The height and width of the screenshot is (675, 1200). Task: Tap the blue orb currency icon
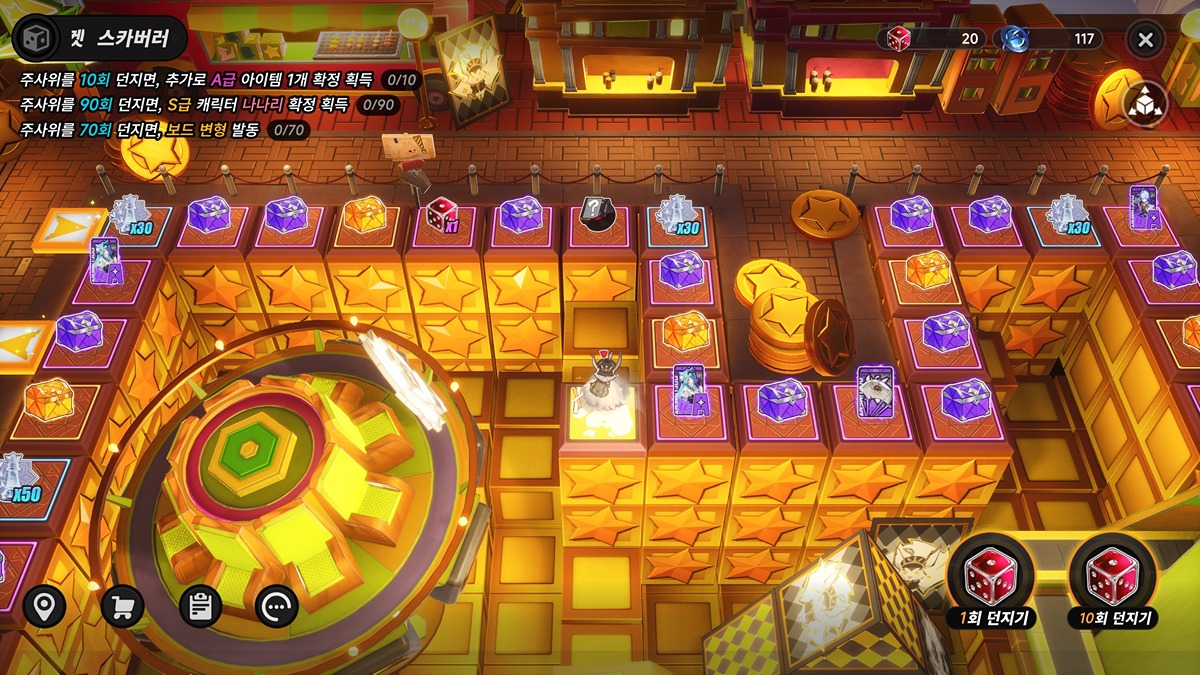(1016, 40)
